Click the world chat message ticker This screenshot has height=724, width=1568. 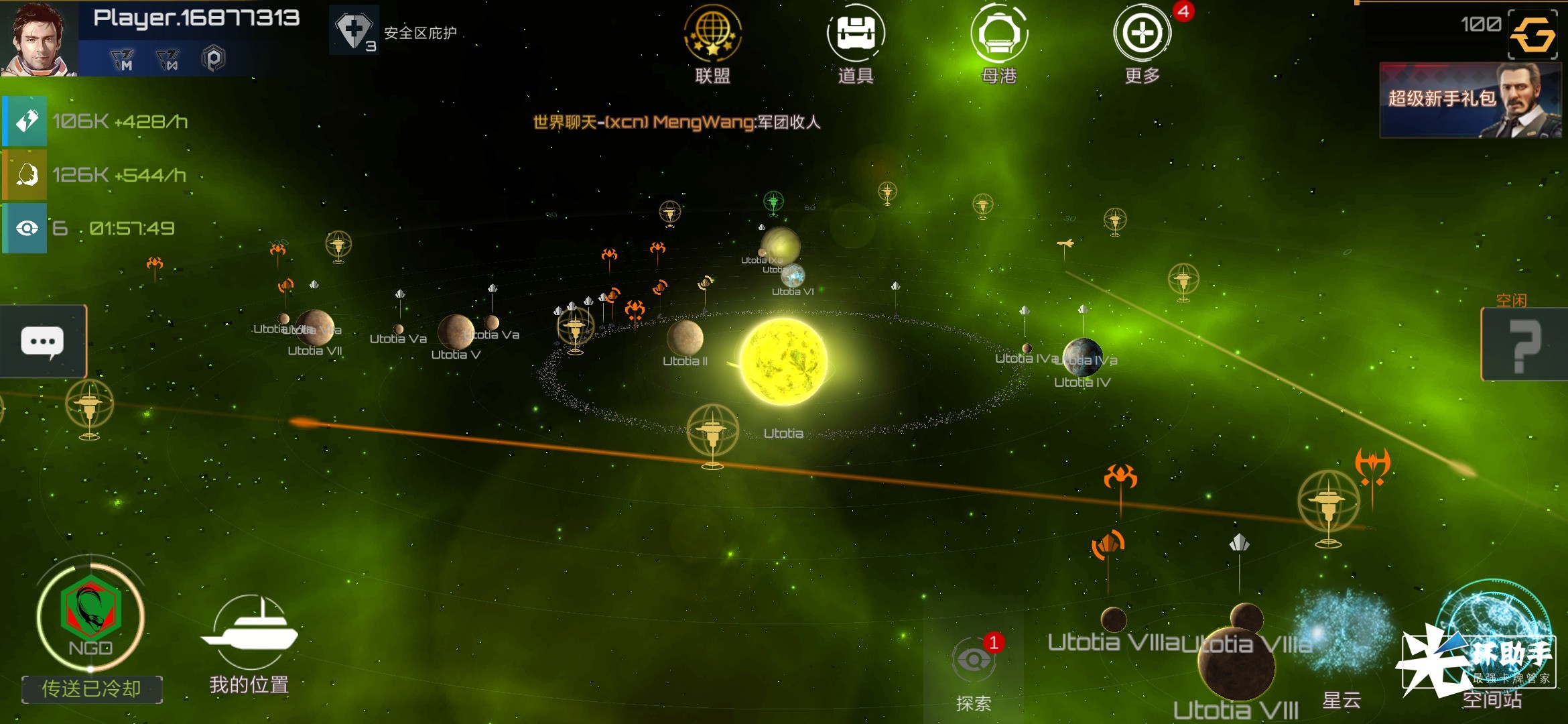pos(676,122)
